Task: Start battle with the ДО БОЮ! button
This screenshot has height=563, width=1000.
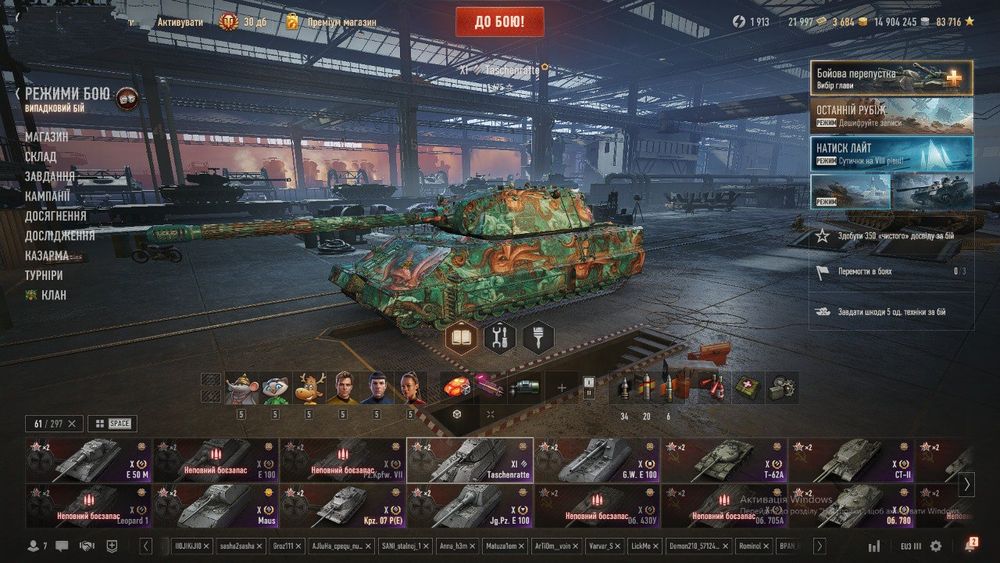Action: 499,21
